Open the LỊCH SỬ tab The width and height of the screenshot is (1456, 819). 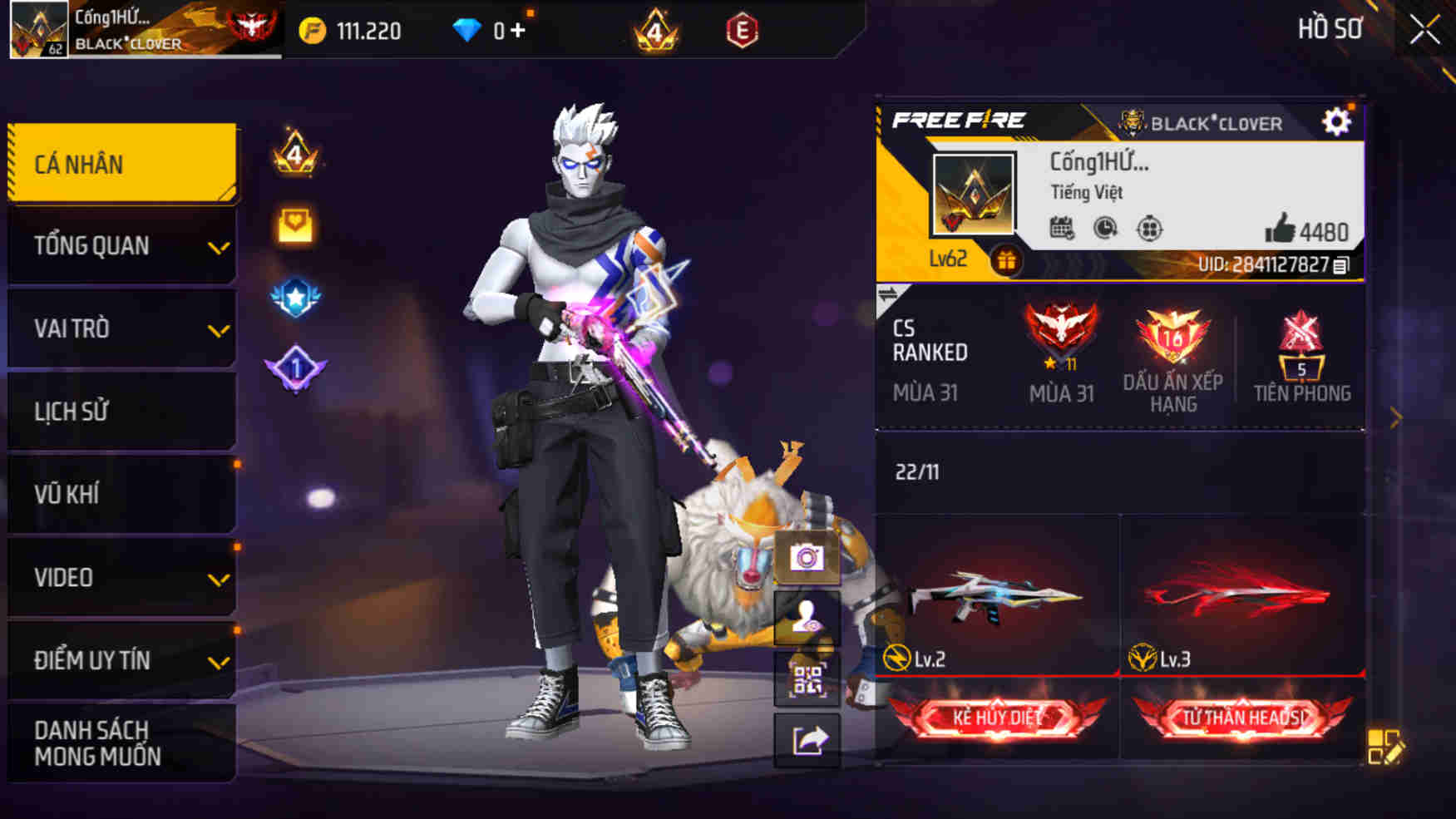121,411
